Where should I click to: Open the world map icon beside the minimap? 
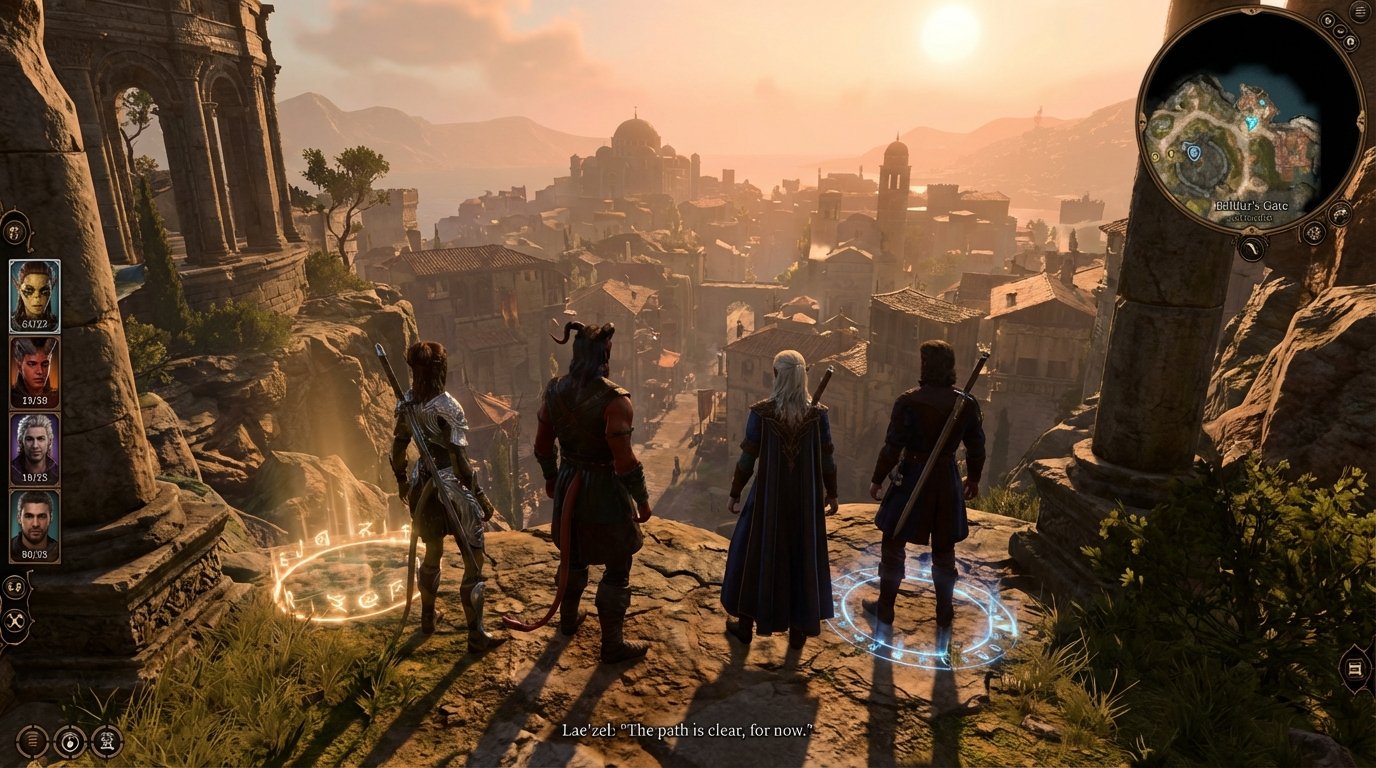[1340, 214]
